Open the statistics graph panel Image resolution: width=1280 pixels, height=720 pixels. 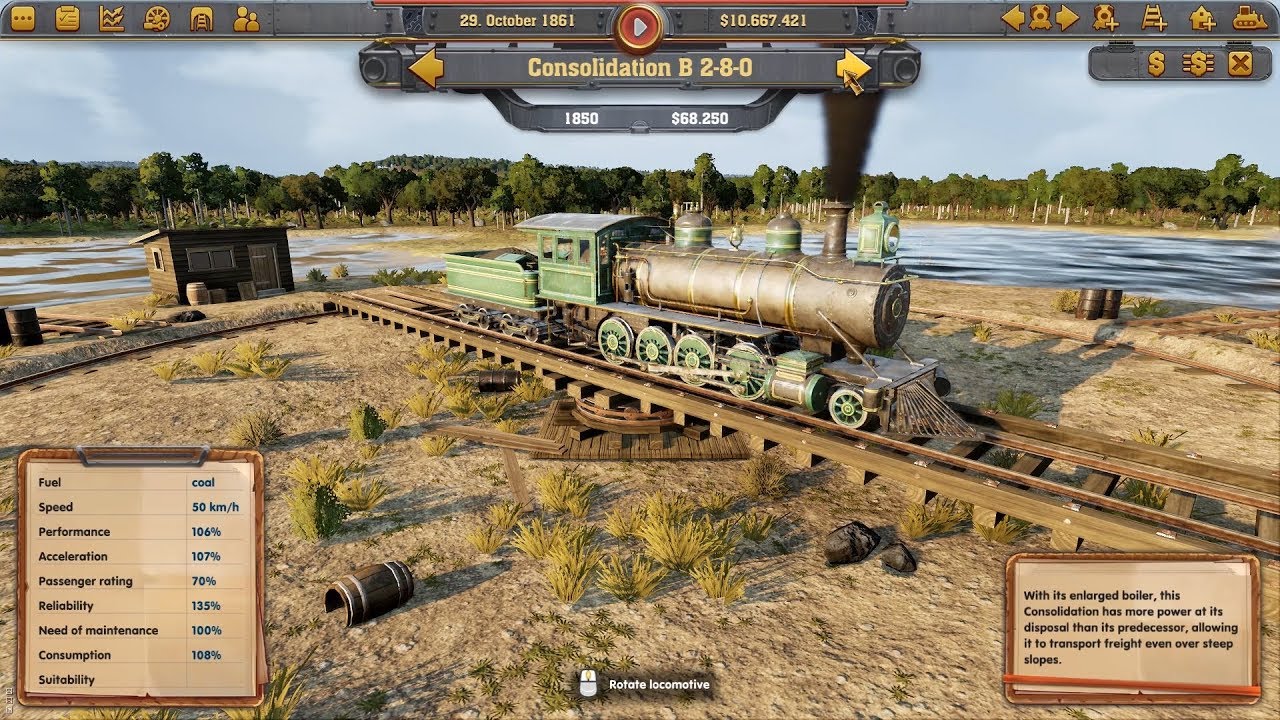coord(112,16)
